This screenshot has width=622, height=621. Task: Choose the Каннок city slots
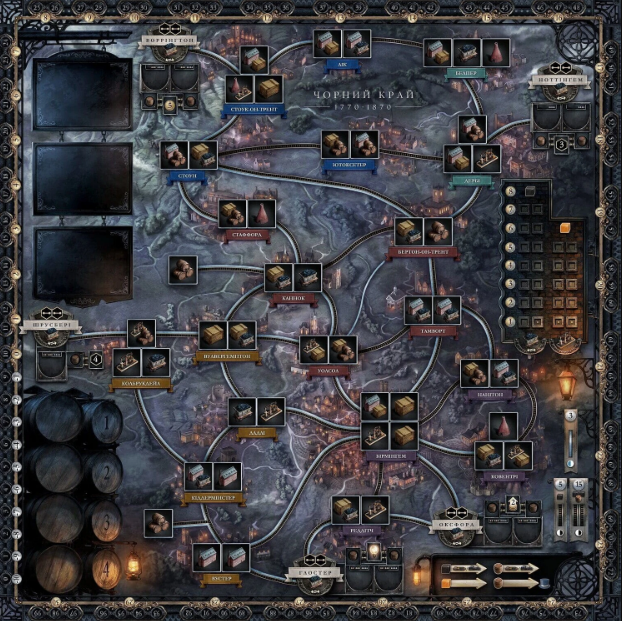click(x=293, y=278)
